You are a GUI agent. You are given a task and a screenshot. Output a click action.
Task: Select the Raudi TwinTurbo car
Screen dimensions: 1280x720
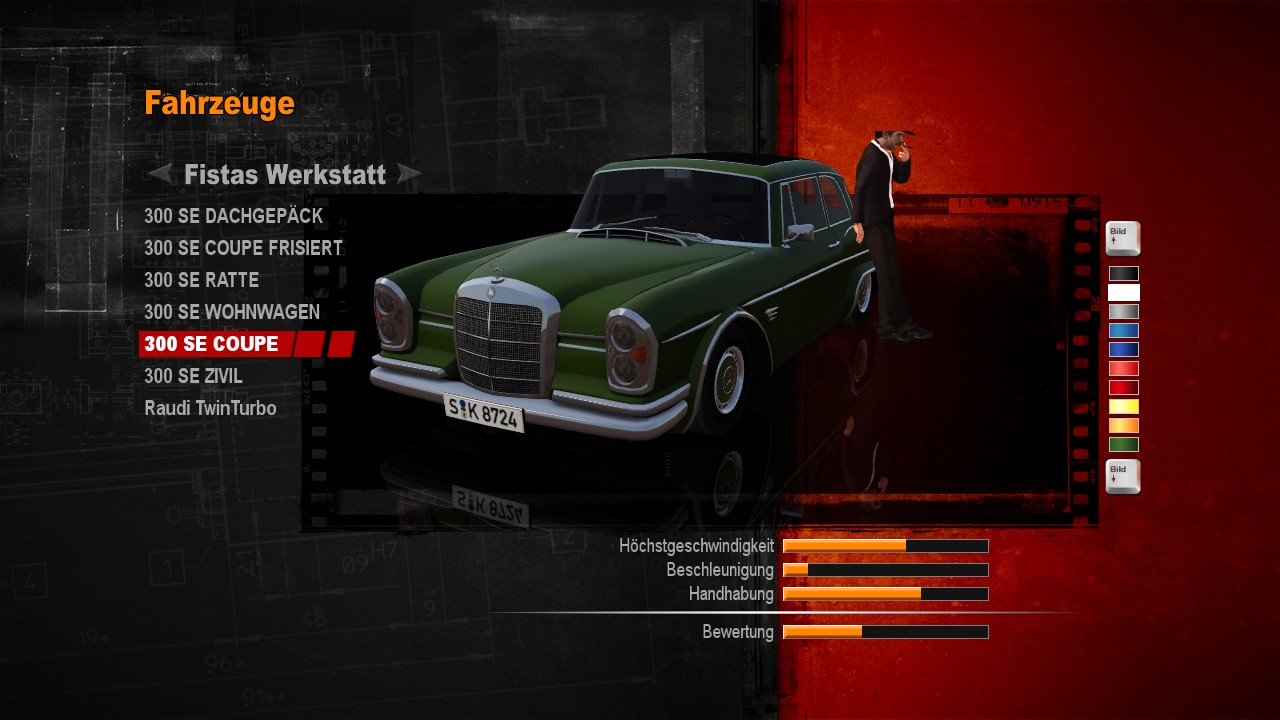(x=210, y=408)
